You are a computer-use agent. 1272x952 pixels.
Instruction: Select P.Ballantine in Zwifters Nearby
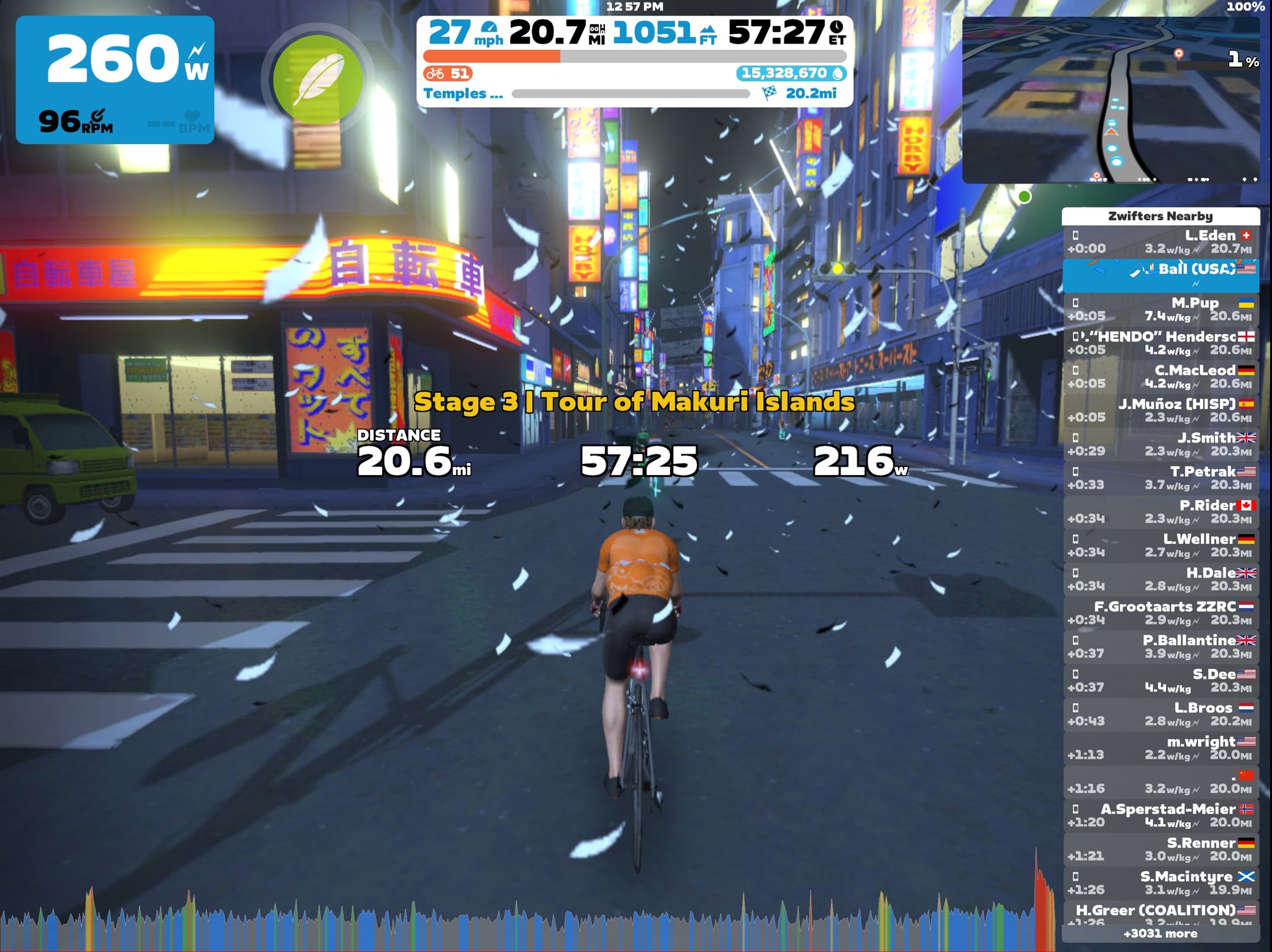(x=1160, y=646)
